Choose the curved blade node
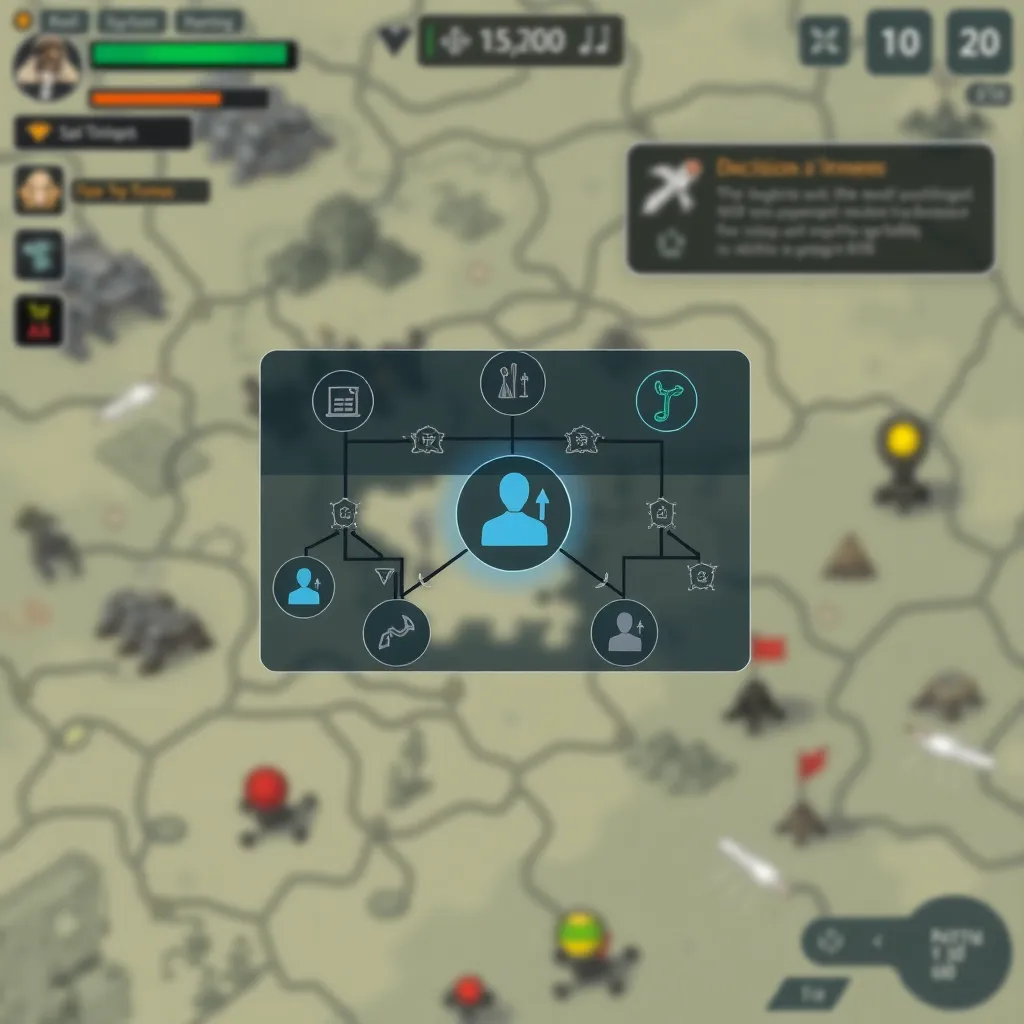This screenshot has width=1024, height=1024. (x=396, y=633)
